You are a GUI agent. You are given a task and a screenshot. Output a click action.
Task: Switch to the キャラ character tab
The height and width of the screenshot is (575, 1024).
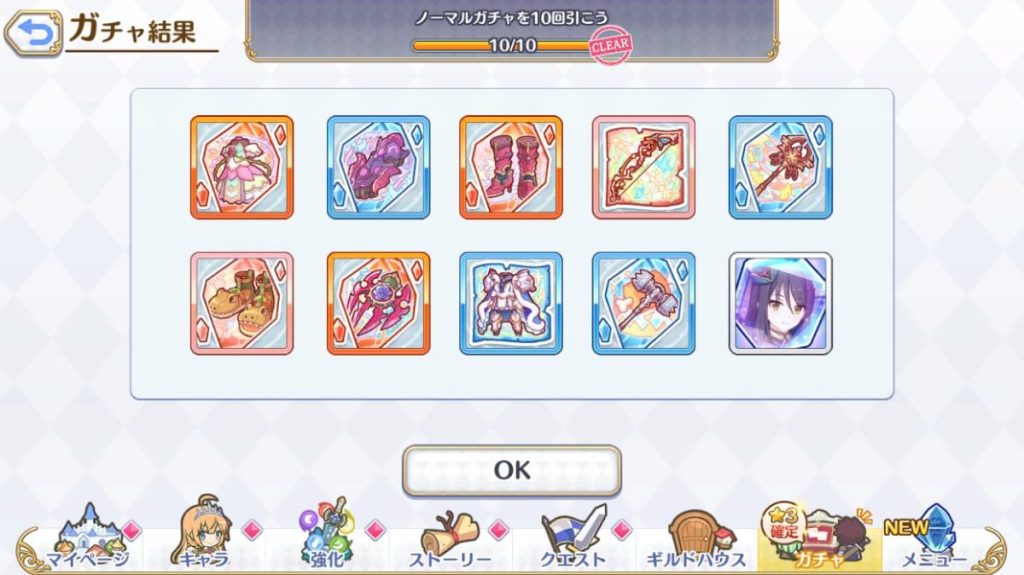point(205,538)
